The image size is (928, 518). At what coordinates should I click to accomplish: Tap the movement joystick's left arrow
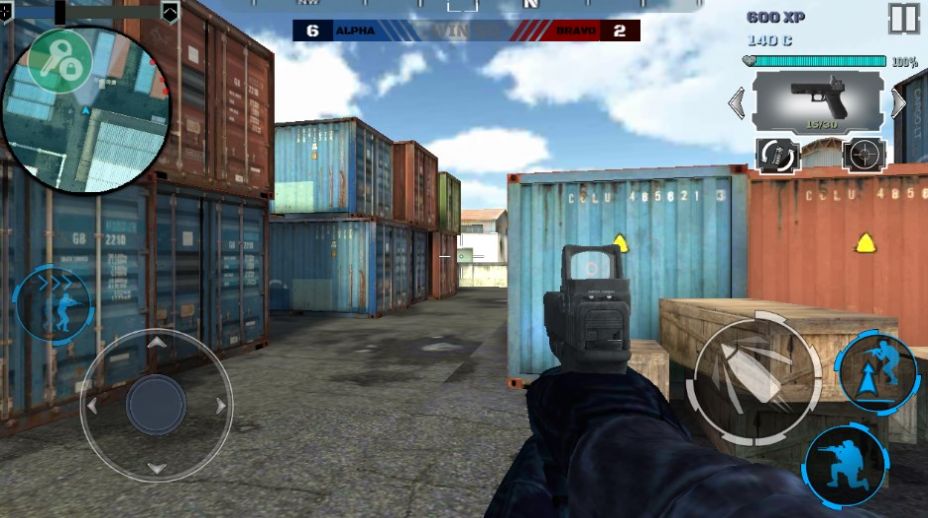[x=92, y=406]
